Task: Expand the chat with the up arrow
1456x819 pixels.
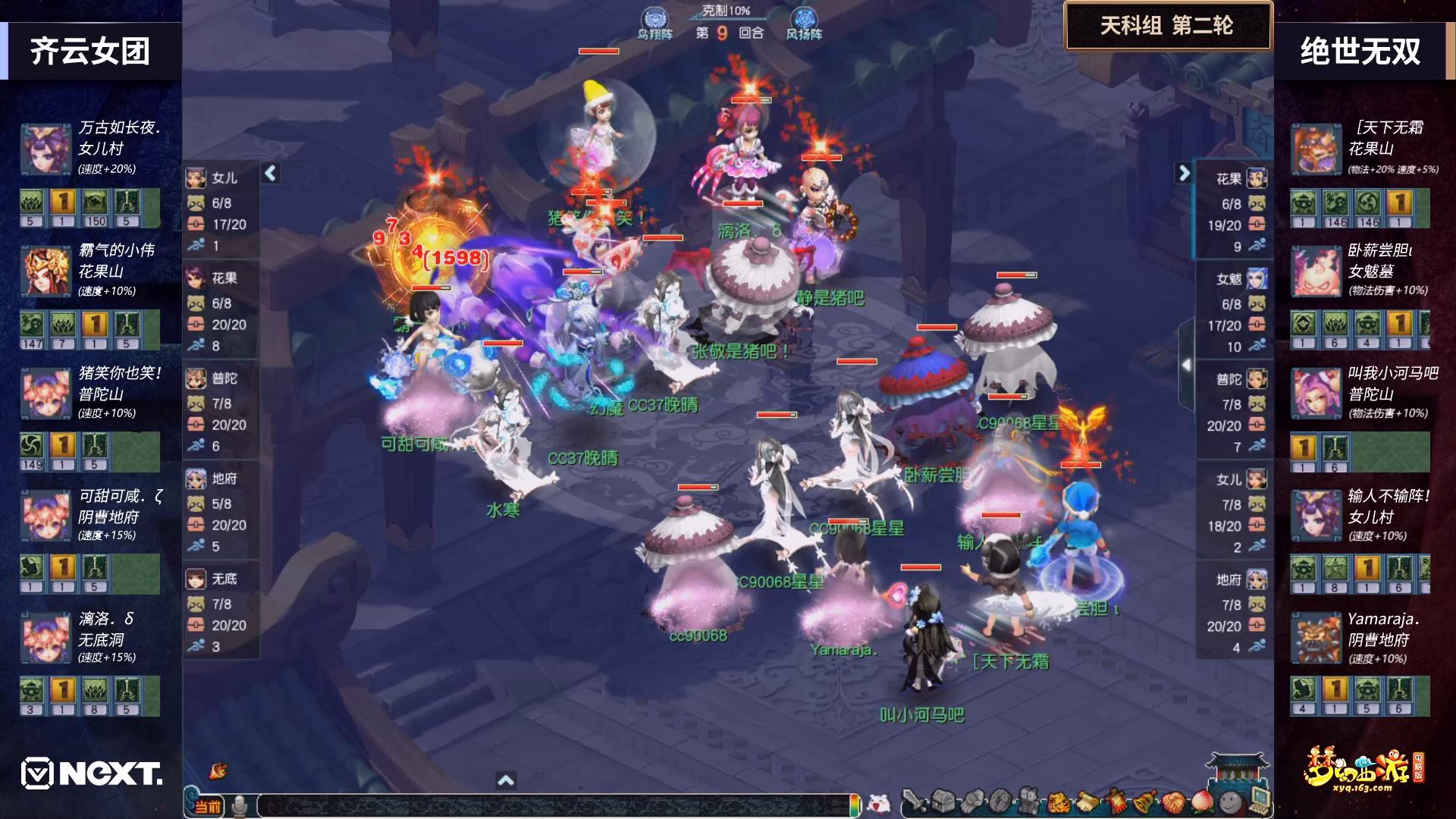Action: [x=506, y=780]
